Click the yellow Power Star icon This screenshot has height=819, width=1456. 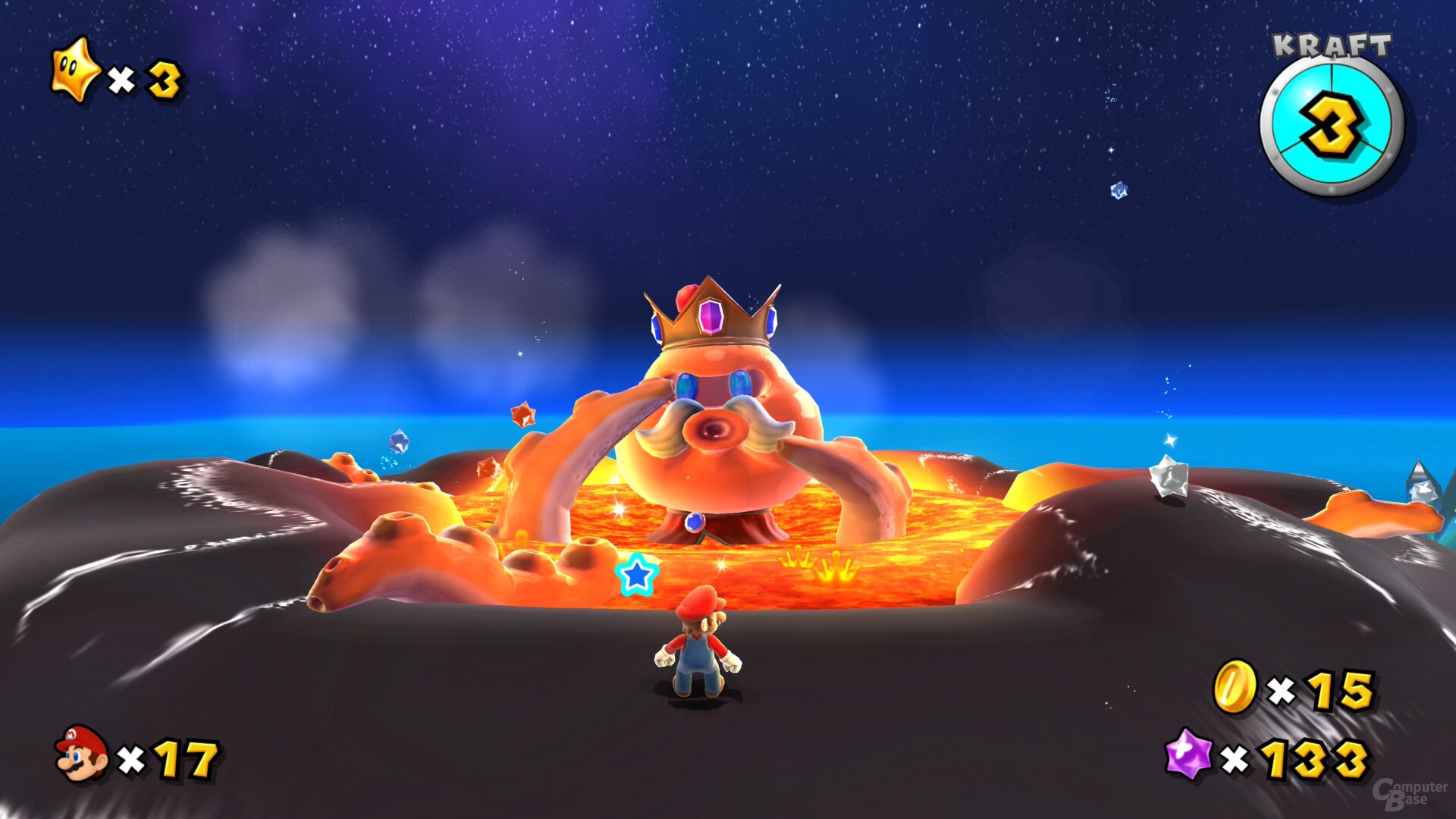tap(74, 71)
